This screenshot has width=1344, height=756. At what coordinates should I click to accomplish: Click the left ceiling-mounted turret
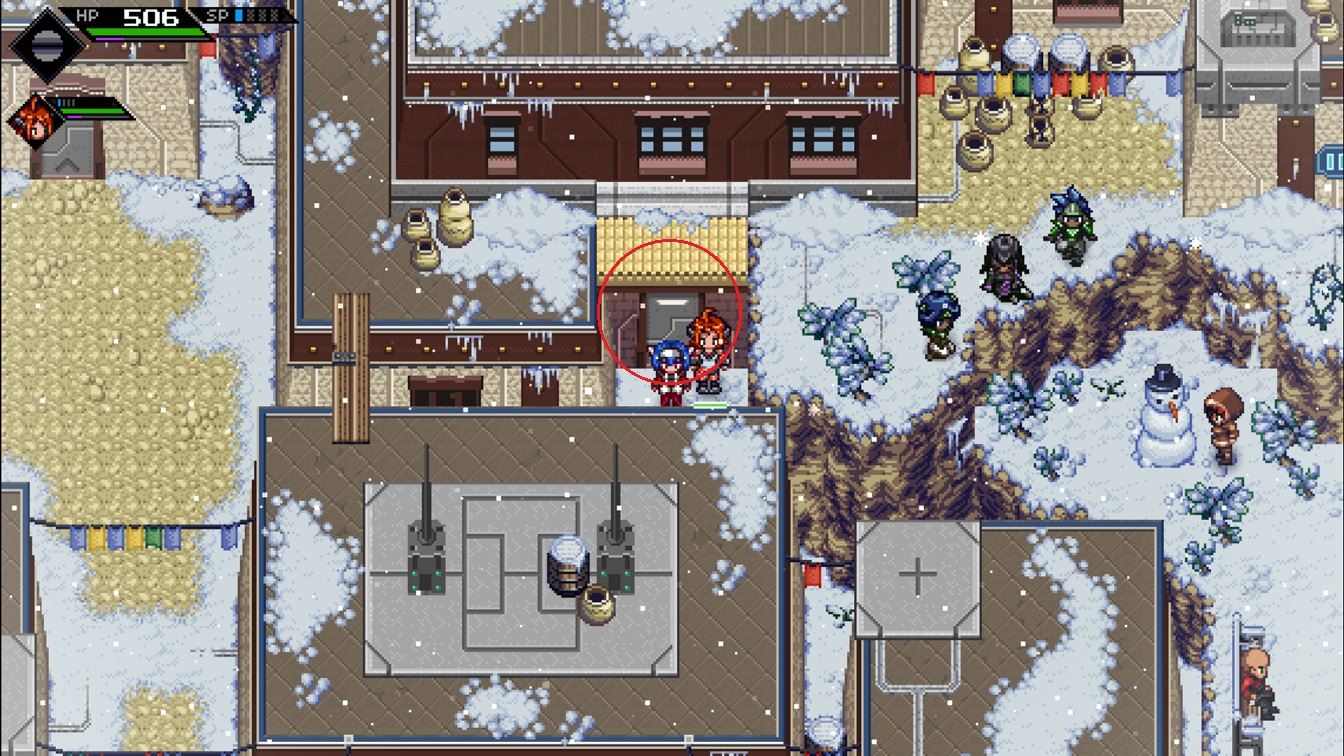[x=428, y=550]
